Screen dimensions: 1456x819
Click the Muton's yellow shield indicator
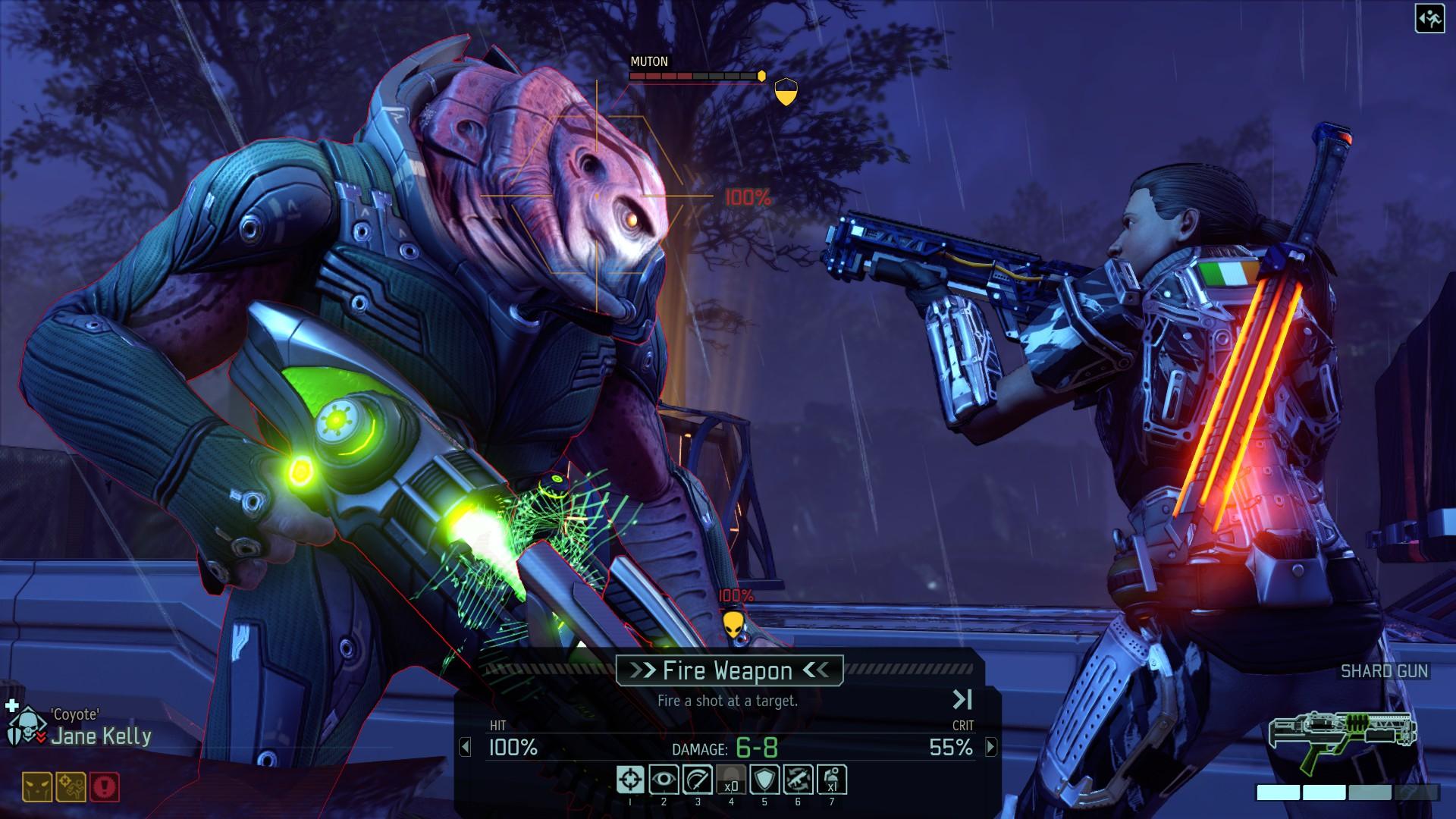point(786,93)
